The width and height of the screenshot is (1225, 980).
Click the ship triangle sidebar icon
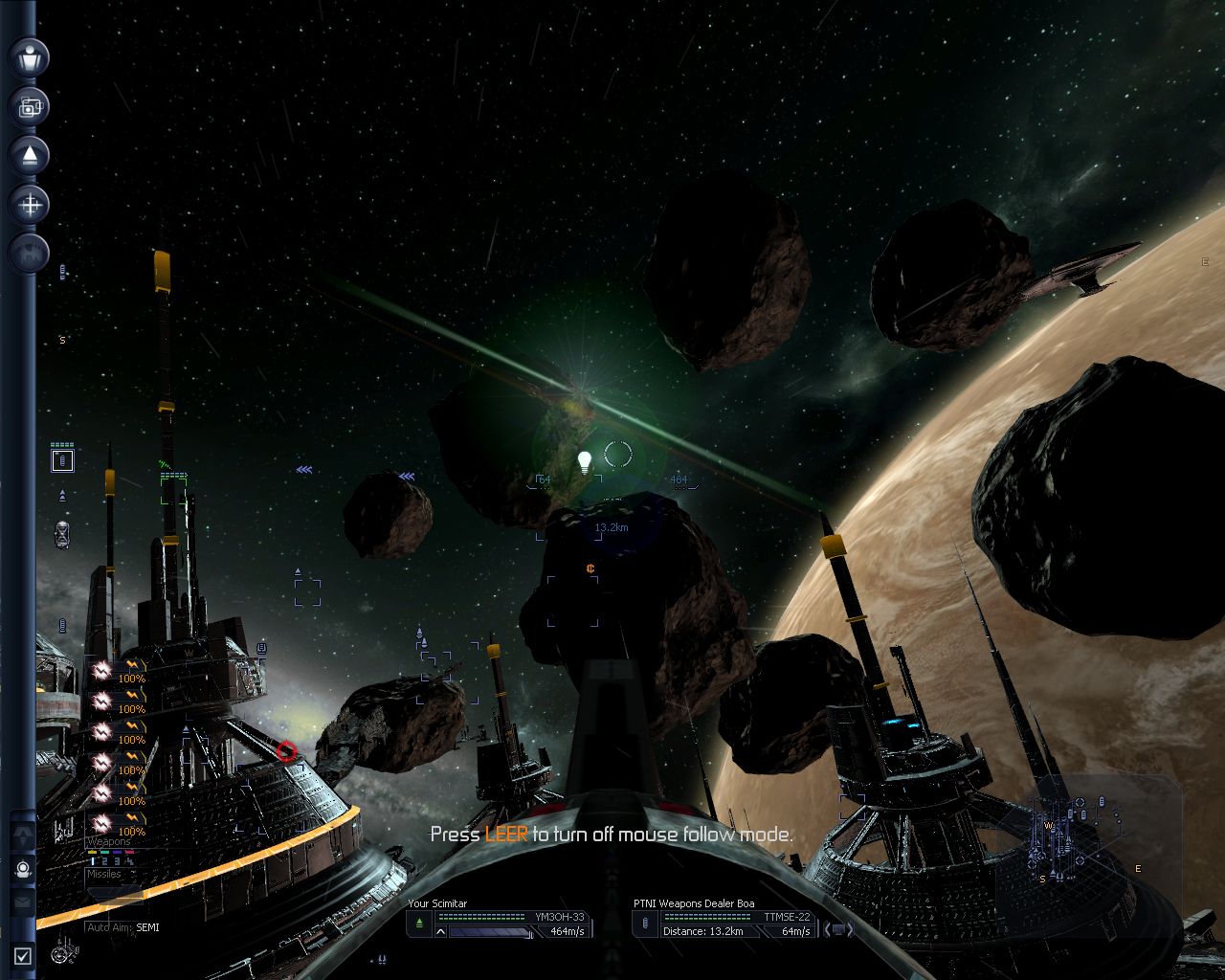[30, 155]
